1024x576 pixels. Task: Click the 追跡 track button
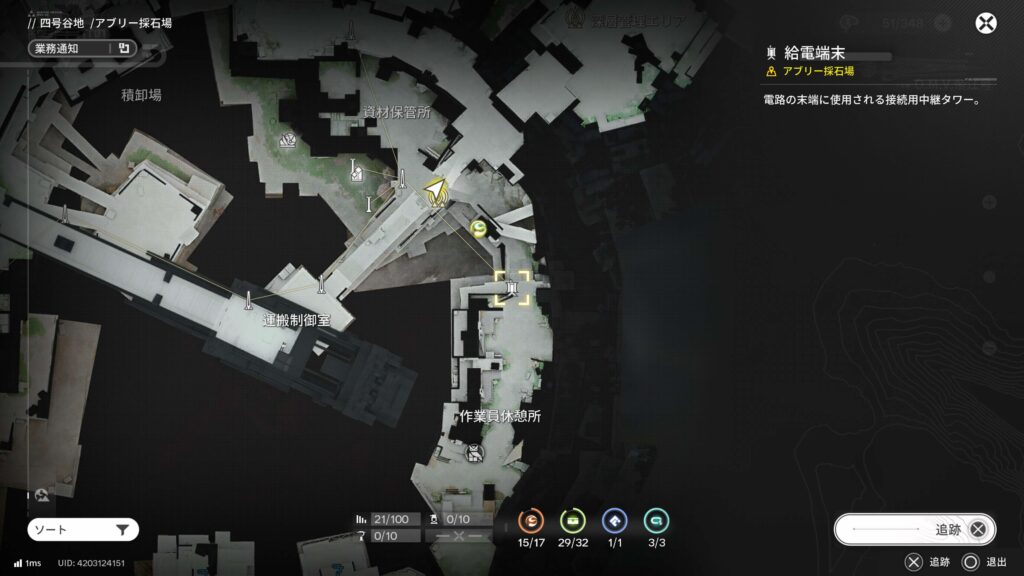(x=914, y=529)
